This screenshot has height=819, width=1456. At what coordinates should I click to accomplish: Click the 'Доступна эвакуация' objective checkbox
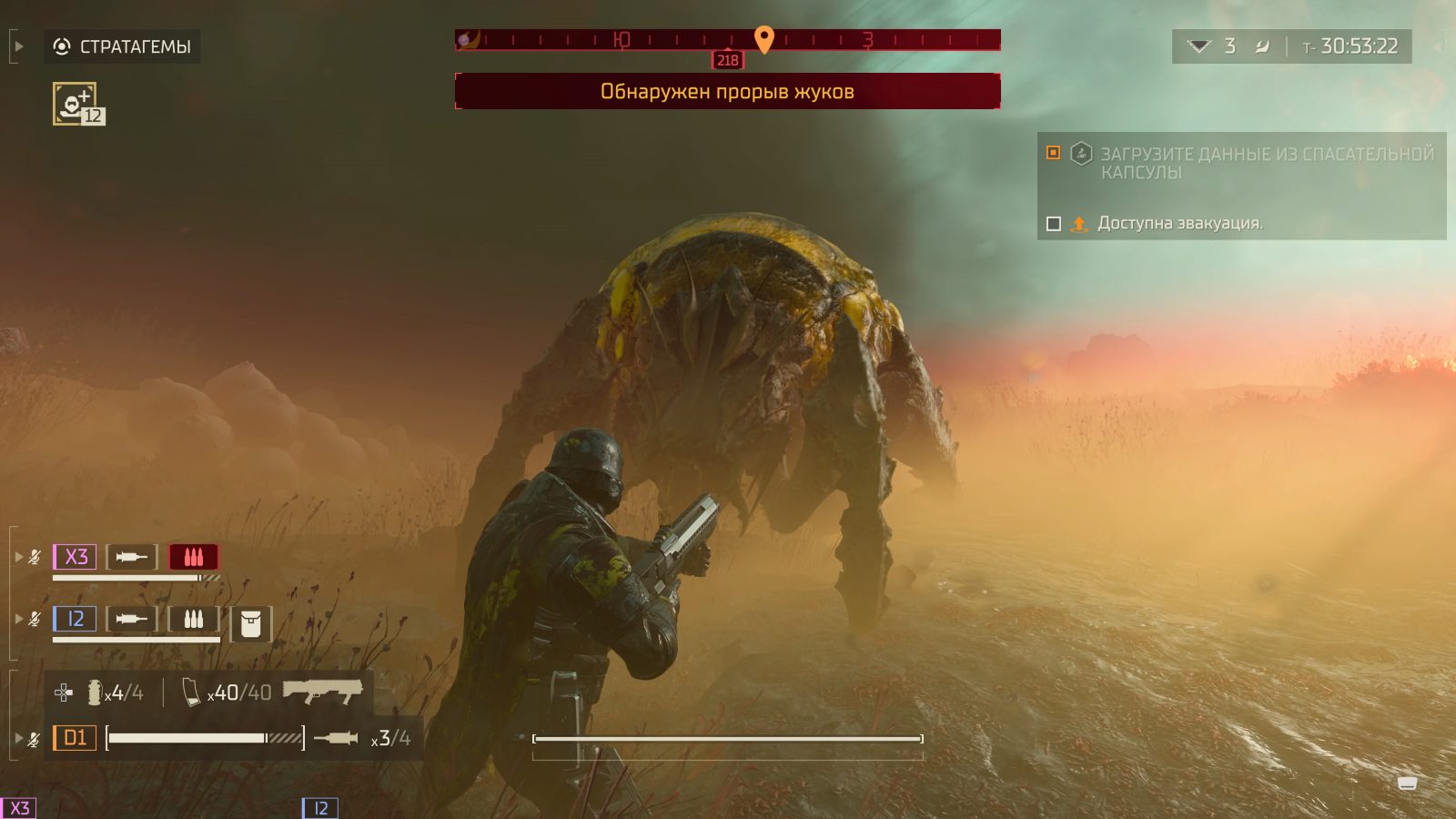pyautogui.click(x=1054, y=224)
